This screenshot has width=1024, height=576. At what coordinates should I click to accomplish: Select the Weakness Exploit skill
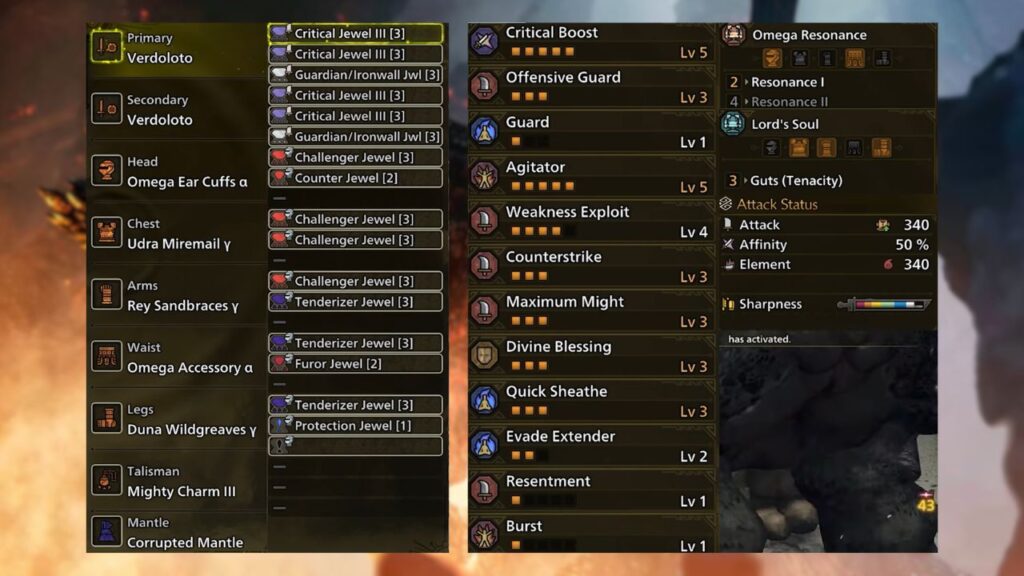(x=592, y=222)
